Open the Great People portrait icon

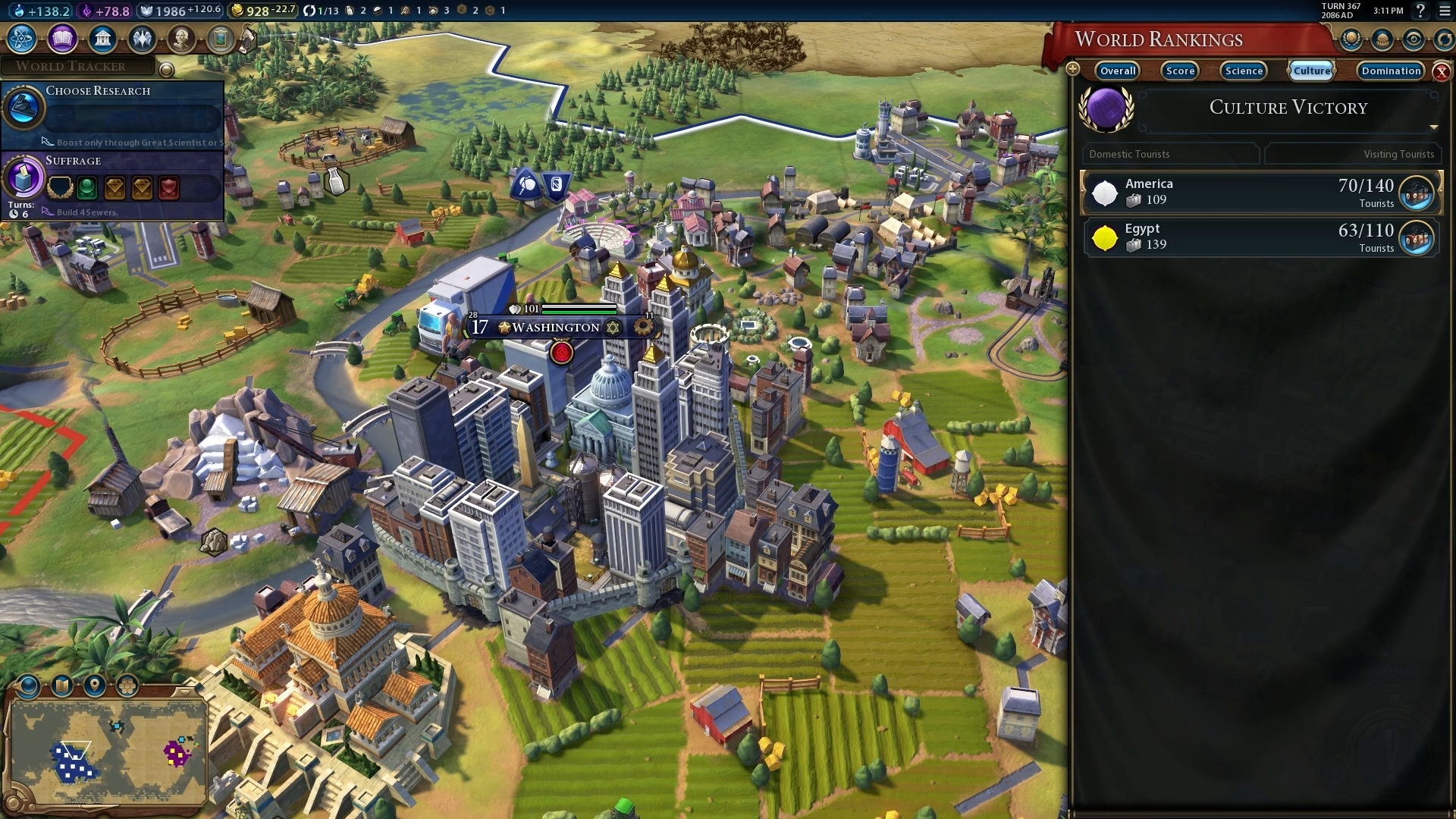point(181,38)
